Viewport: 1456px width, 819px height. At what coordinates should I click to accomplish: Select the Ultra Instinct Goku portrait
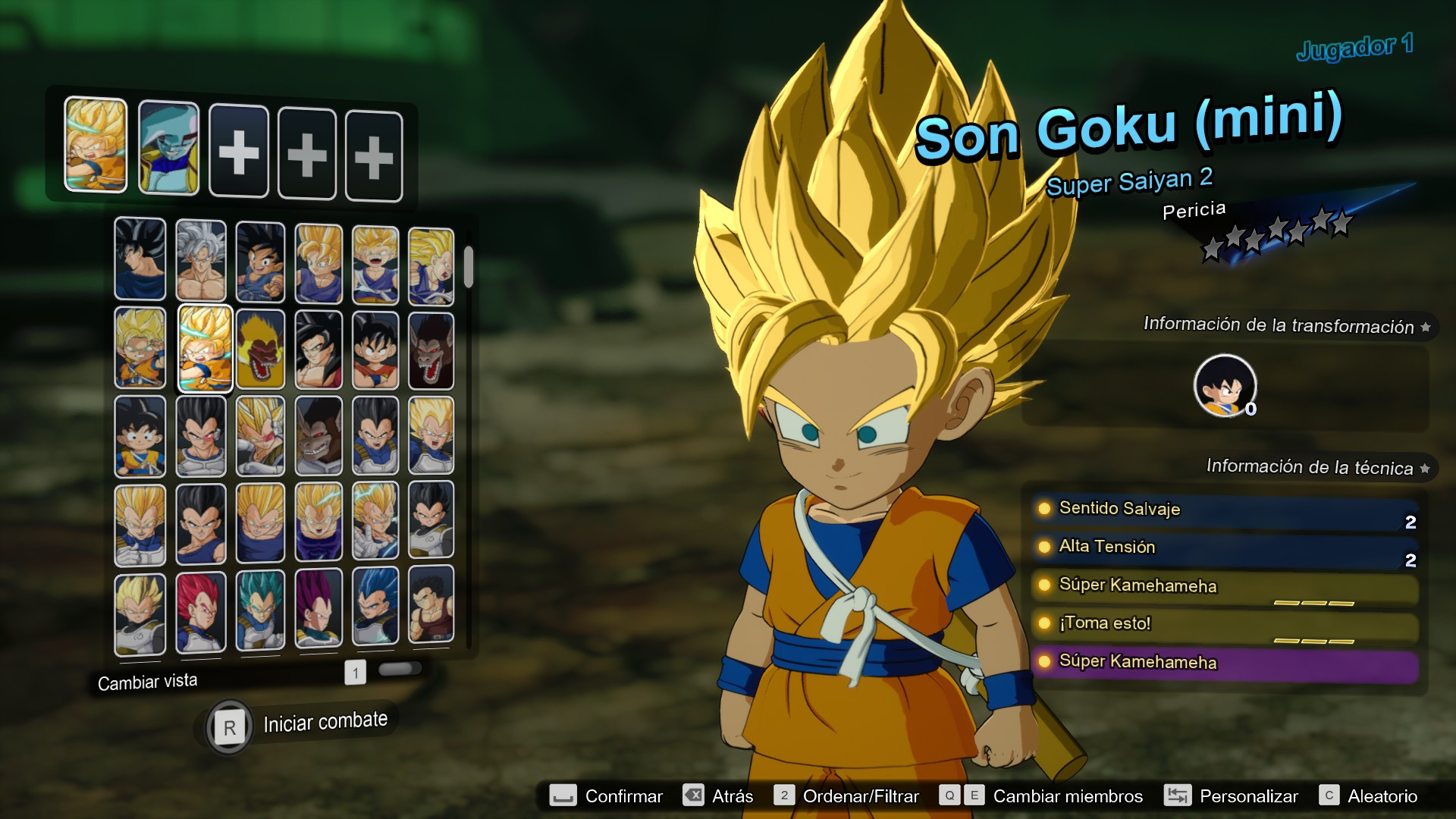201,258
